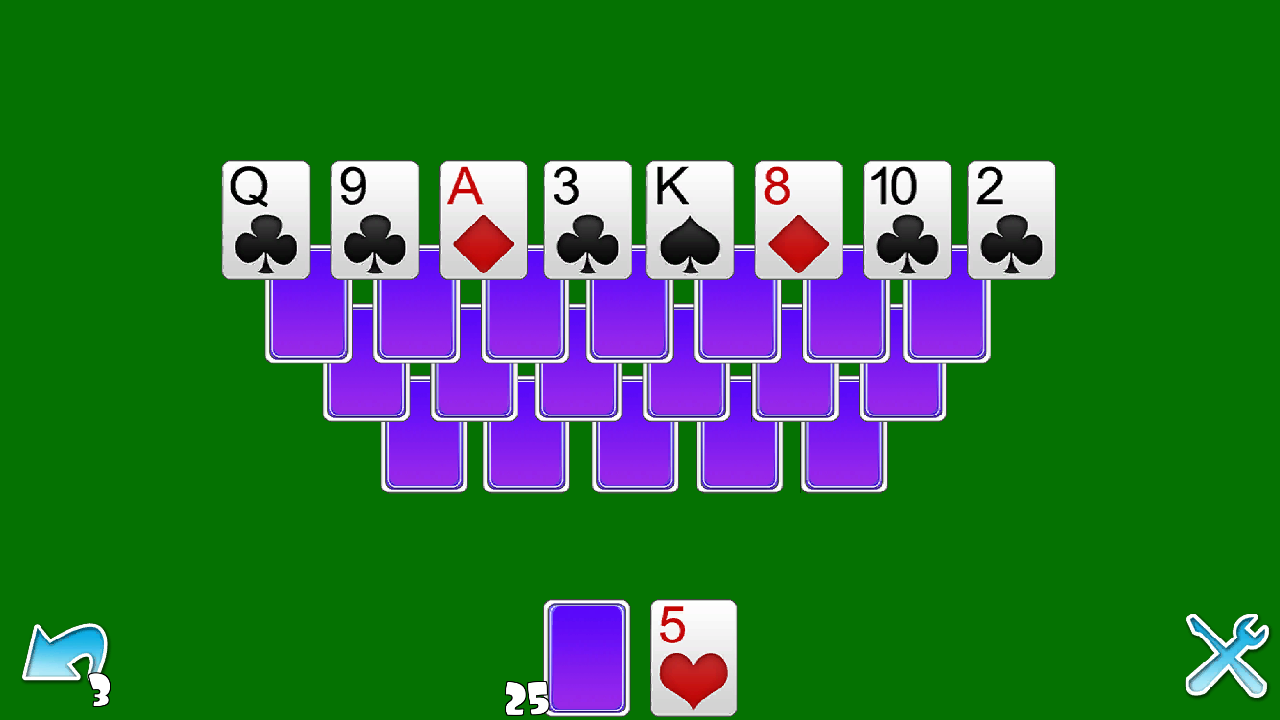Viewport: 1280px width, 720px height.
Task: Select the 8 of Diamonds card
Action: (800, 218)
